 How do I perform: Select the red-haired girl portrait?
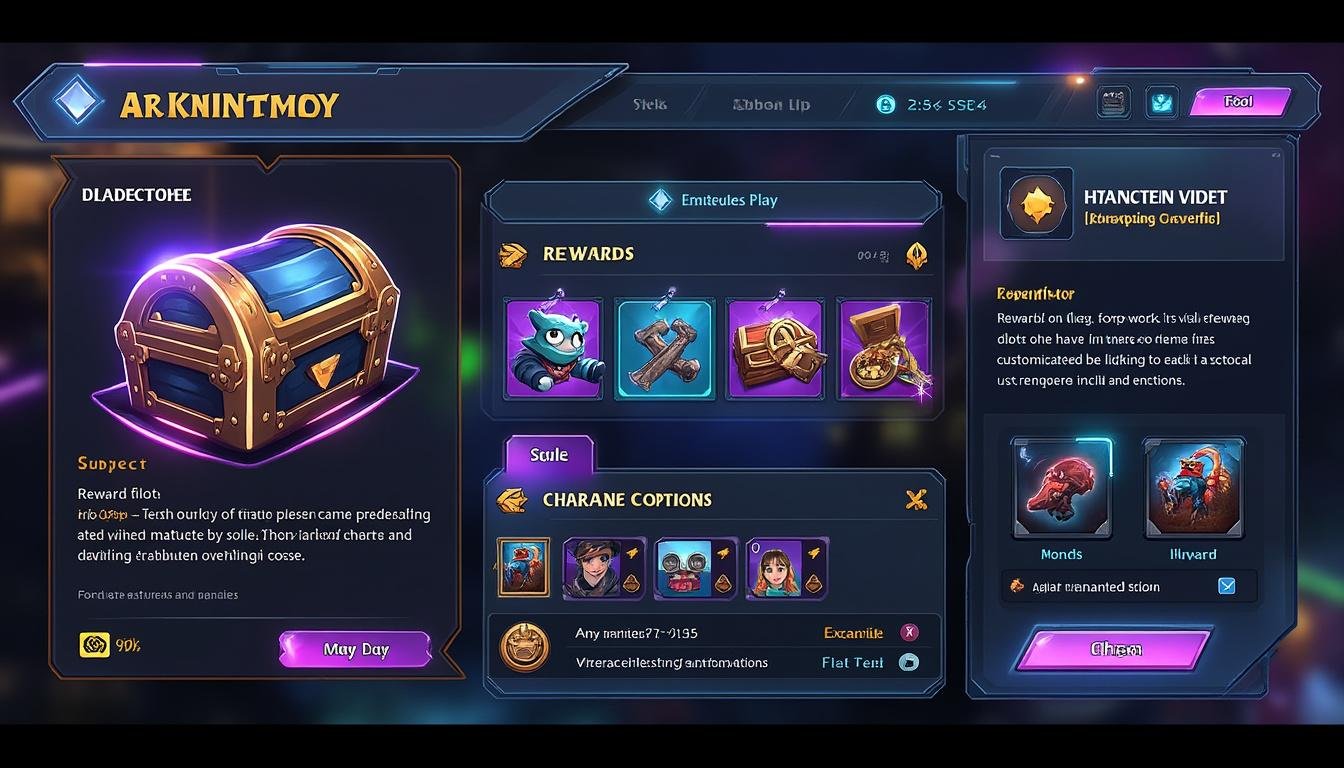pos(787,568)
